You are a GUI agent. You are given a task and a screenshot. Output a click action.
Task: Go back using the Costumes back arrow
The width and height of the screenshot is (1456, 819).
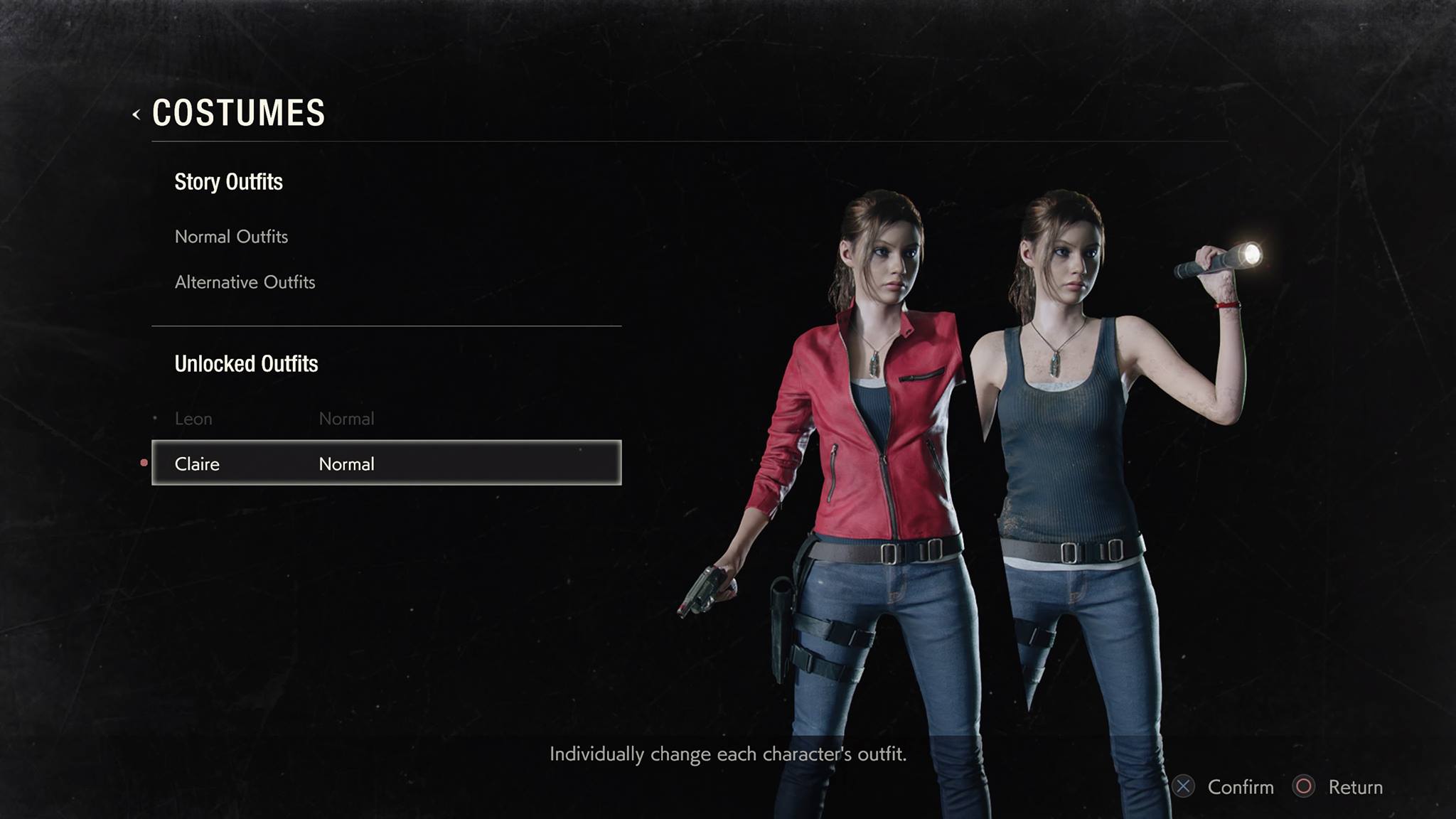pyautogui.click(x=136, y=114)
